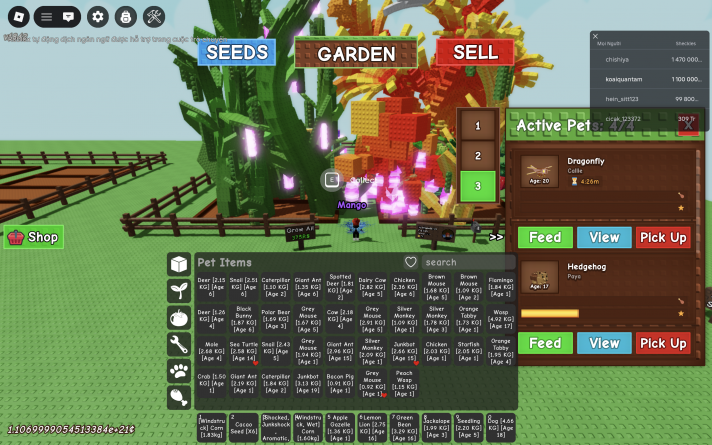
Task: Select the Bacon Pig pet item
Action: point(340,382)
